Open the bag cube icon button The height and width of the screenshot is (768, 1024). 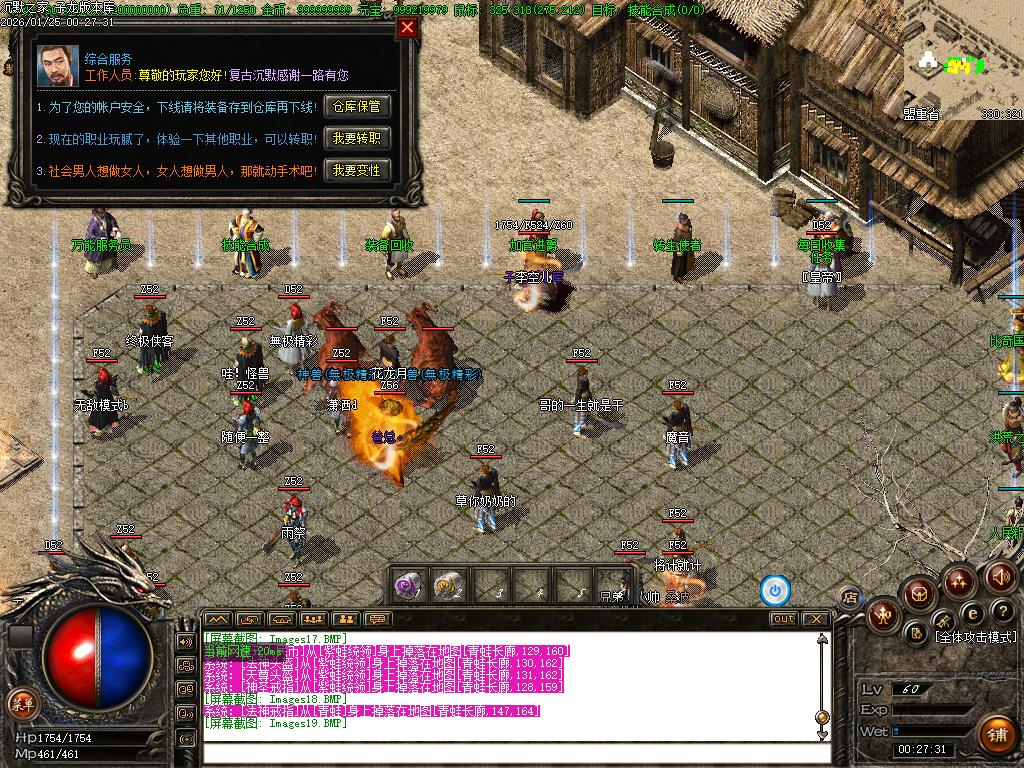pos(918,594)
